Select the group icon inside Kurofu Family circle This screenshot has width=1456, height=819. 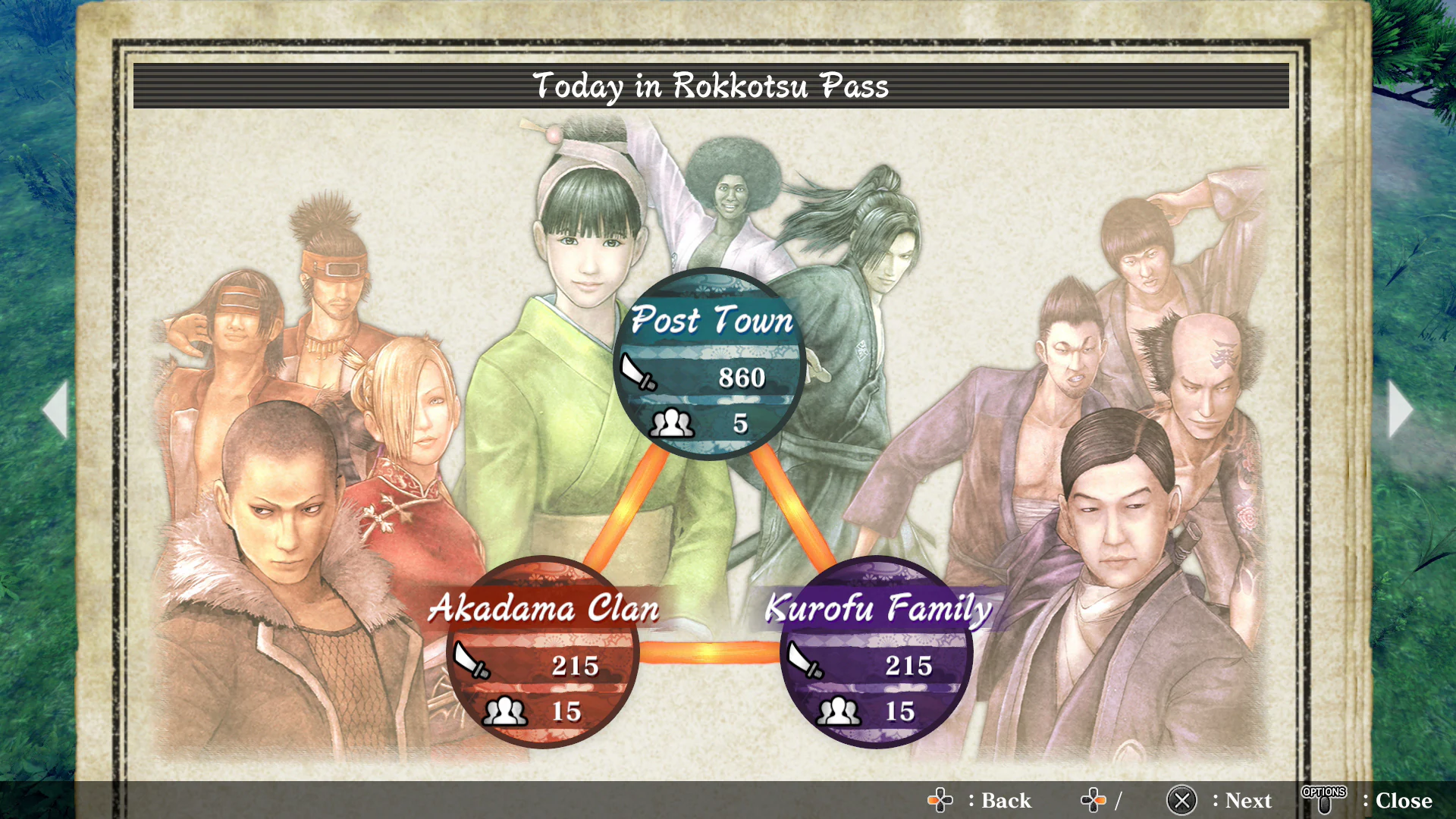point(839,711)
